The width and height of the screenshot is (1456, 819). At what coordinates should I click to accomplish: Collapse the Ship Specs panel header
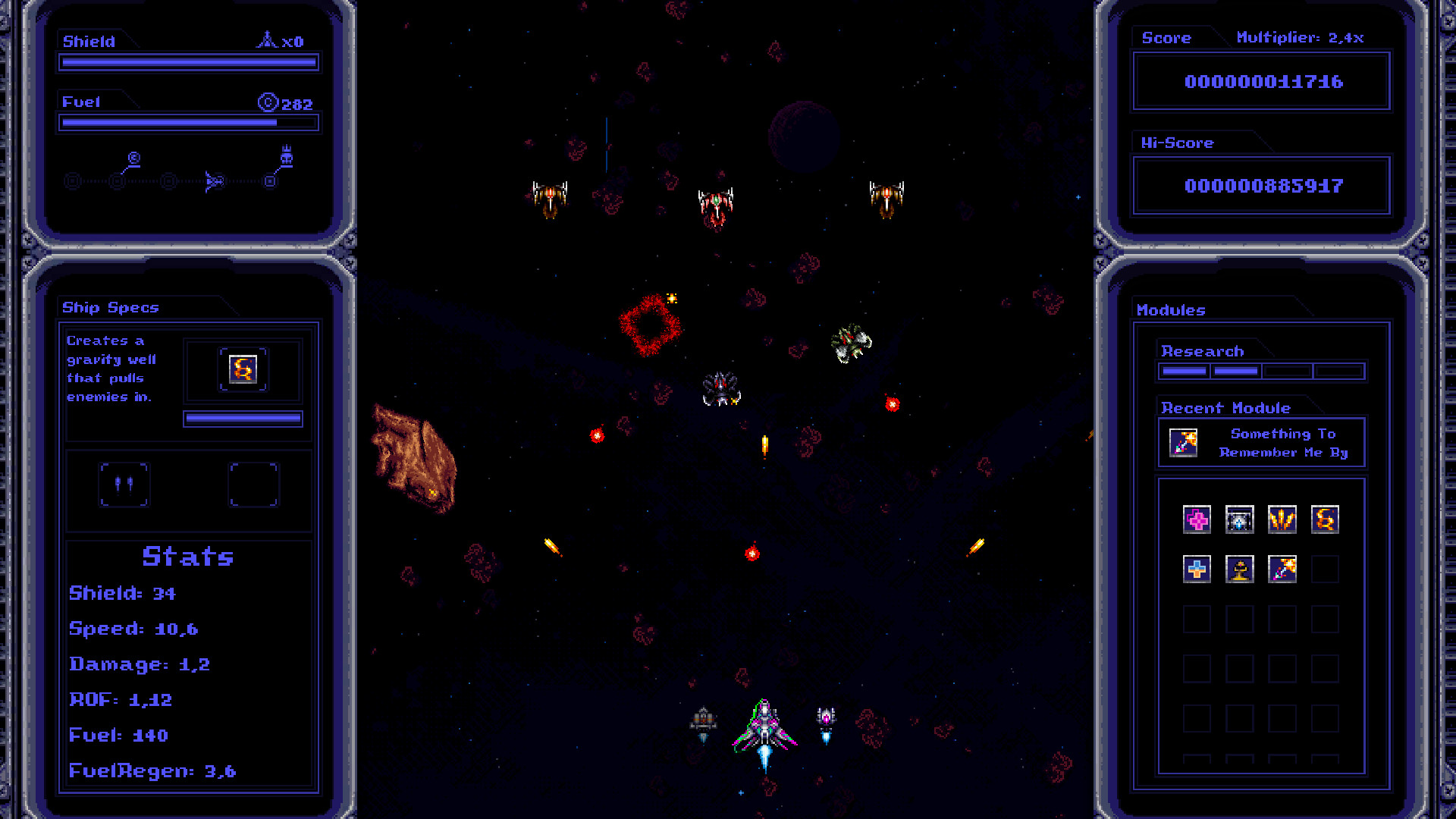110,307
